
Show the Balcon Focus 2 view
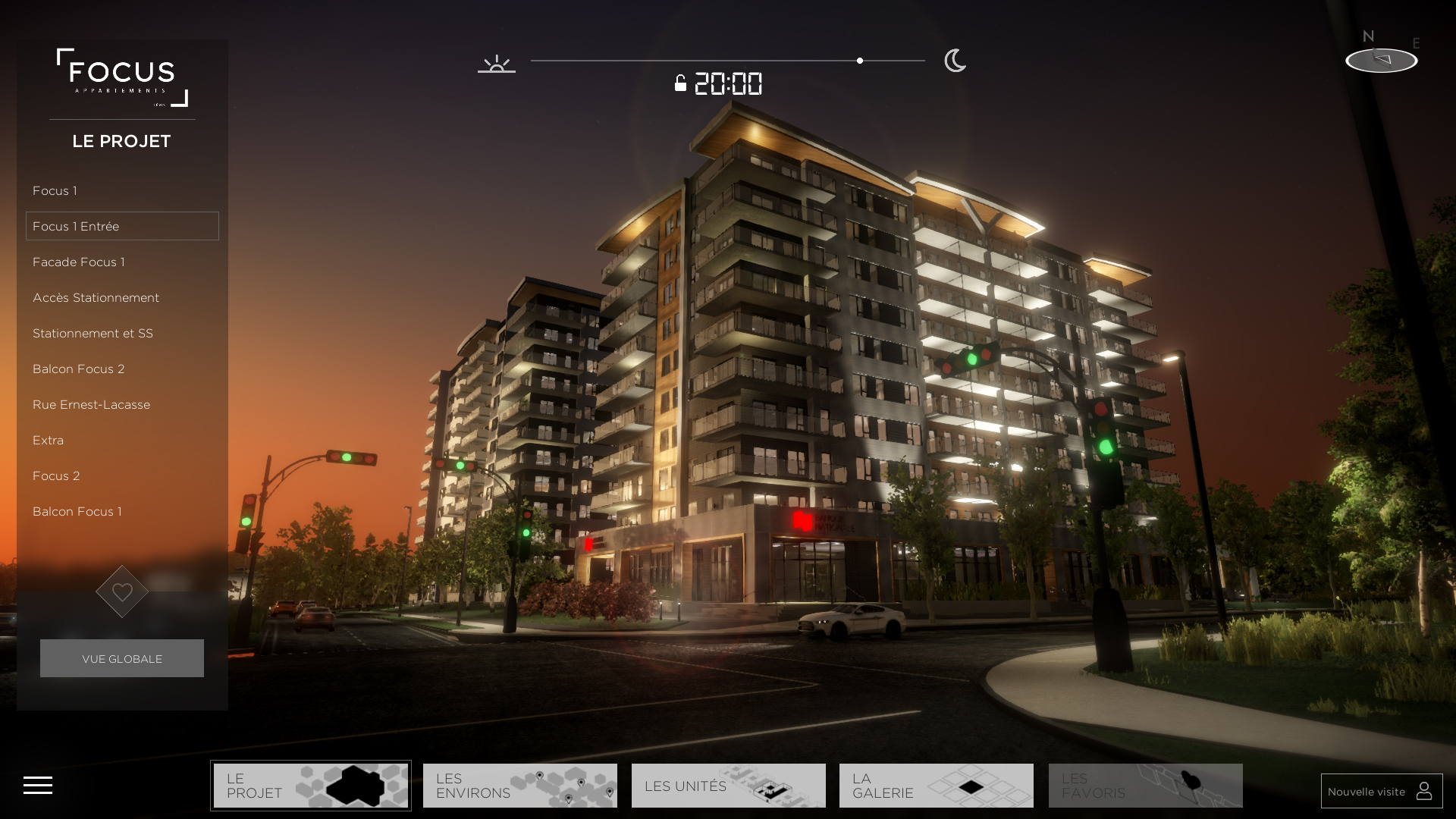click(79, 369)
